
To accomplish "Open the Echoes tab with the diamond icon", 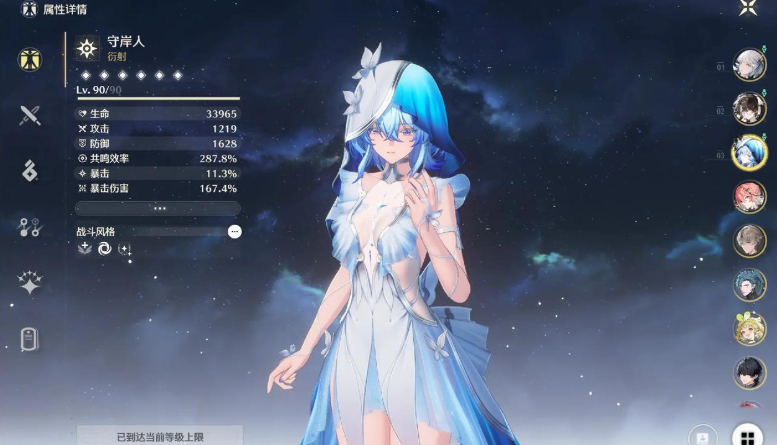I will (30, 171).
